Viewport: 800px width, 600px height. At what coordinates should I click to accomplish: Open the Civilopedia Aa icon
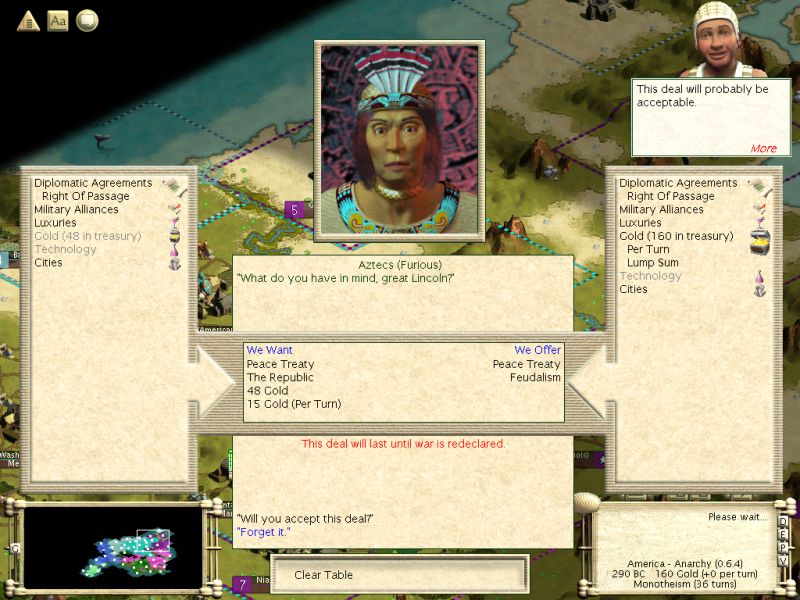[x=58, y=21]
